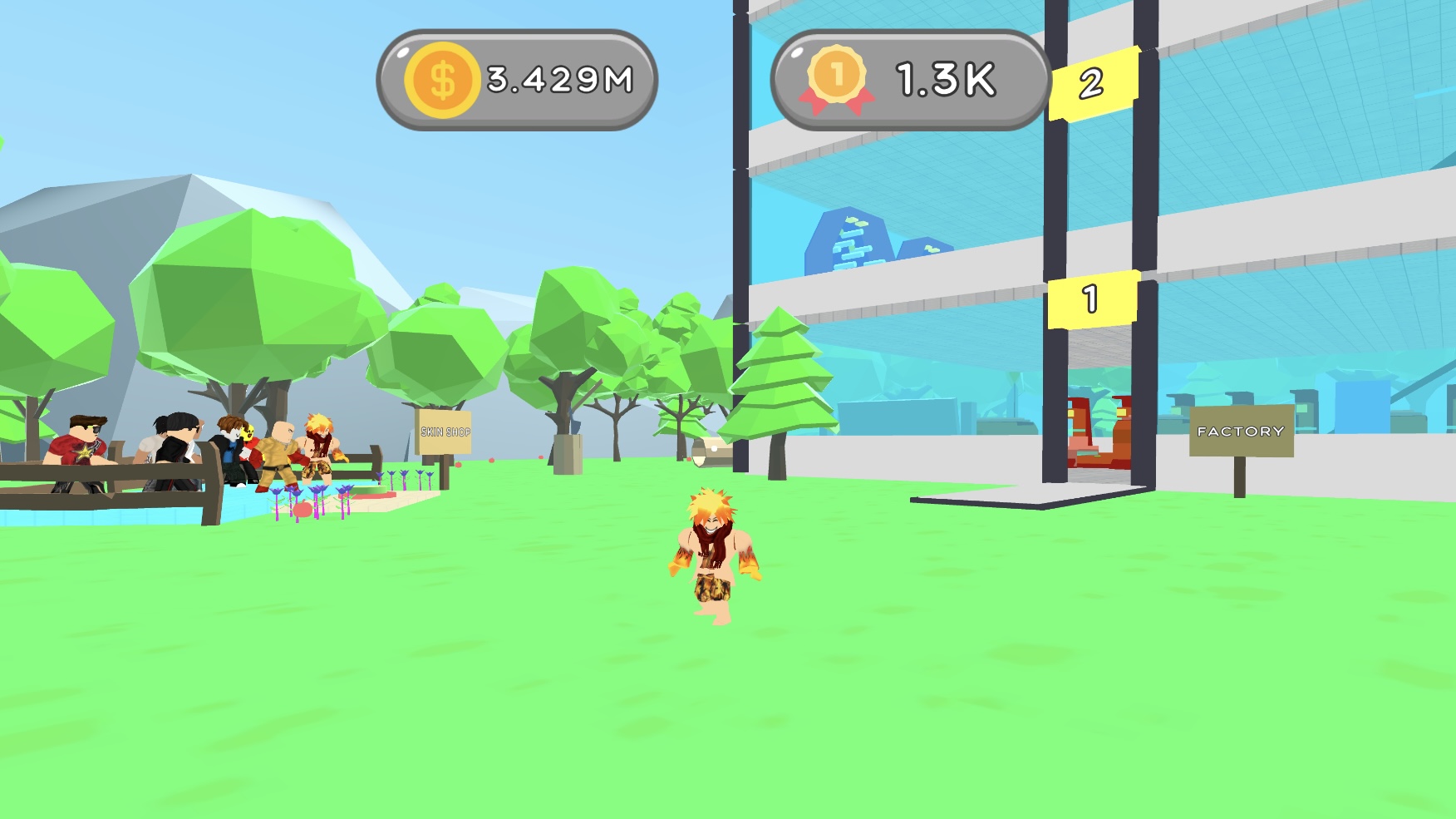Click the FACTORY sign
This screenshot has width=1456, height=819.
[x=1241, y=431]
